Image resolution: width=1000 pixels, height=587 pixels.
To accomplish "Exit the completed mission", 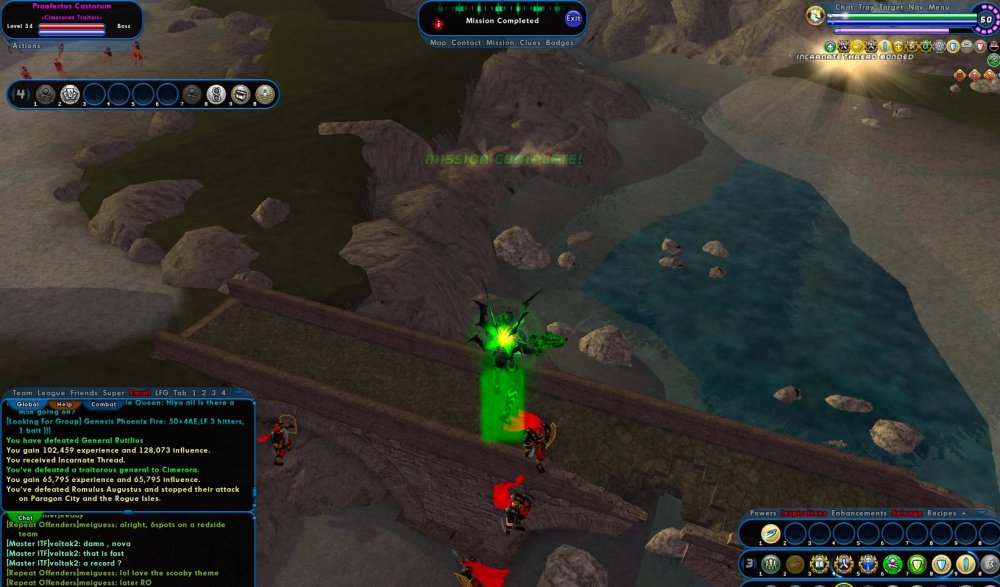I will click(573, 19).
